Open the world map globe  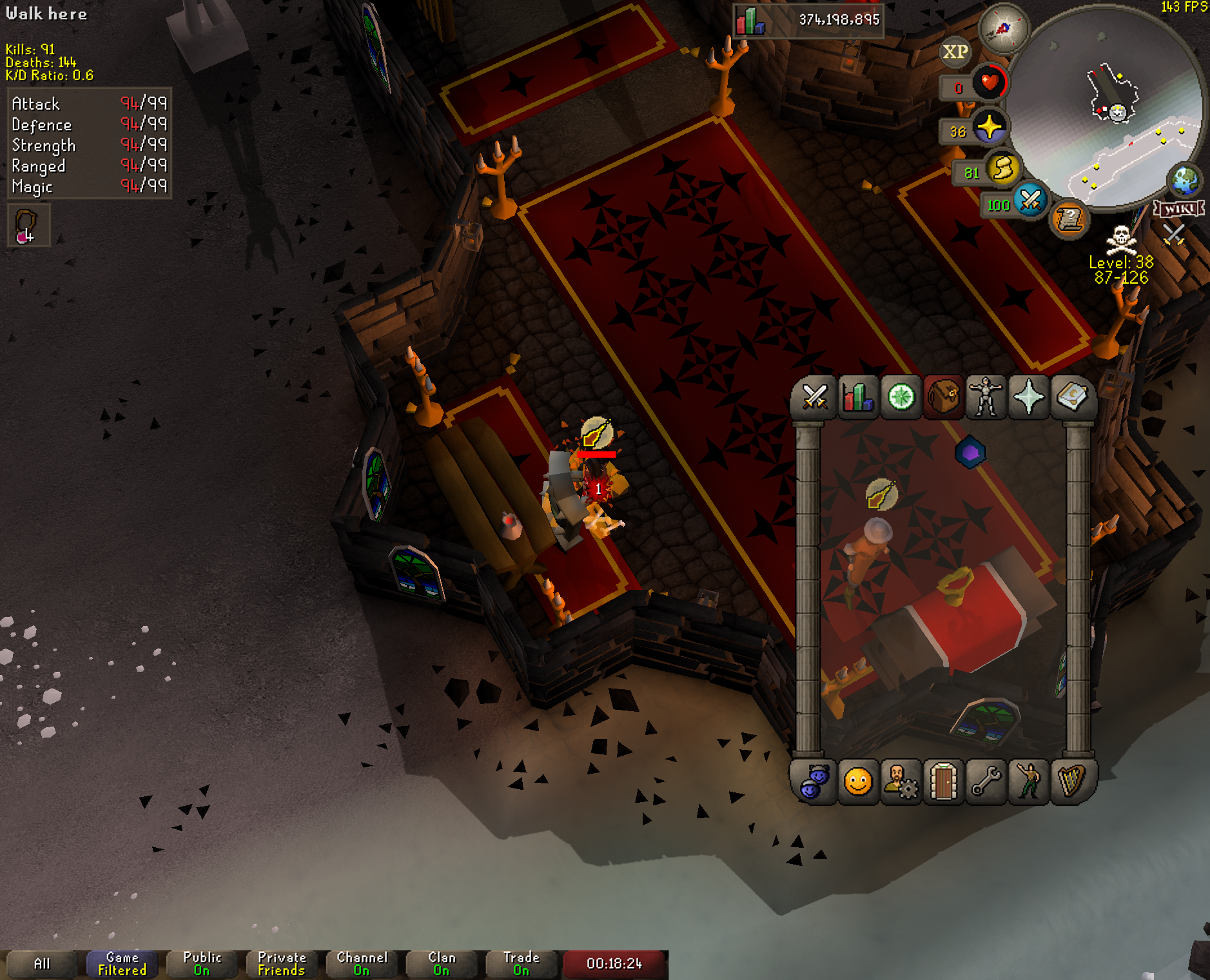pos(1185,181)
